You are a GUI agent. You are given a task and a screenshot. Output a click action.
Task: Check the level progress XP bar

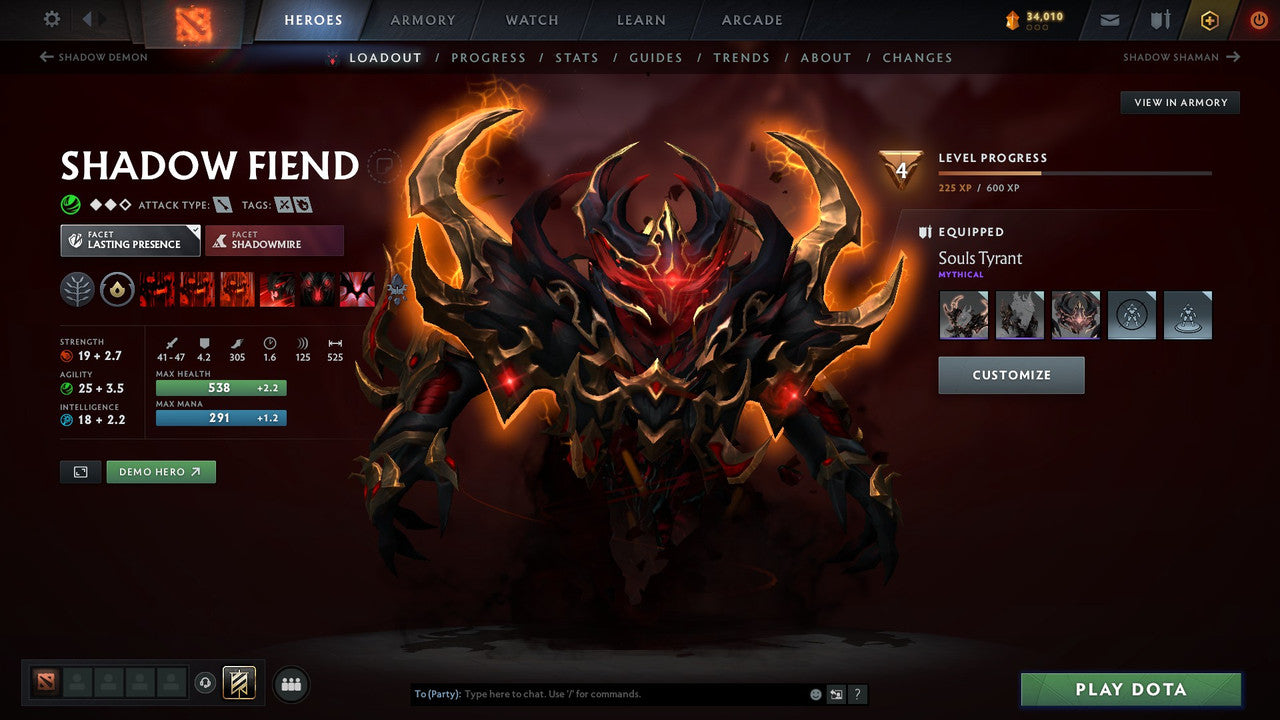(x=1077, y=172)
